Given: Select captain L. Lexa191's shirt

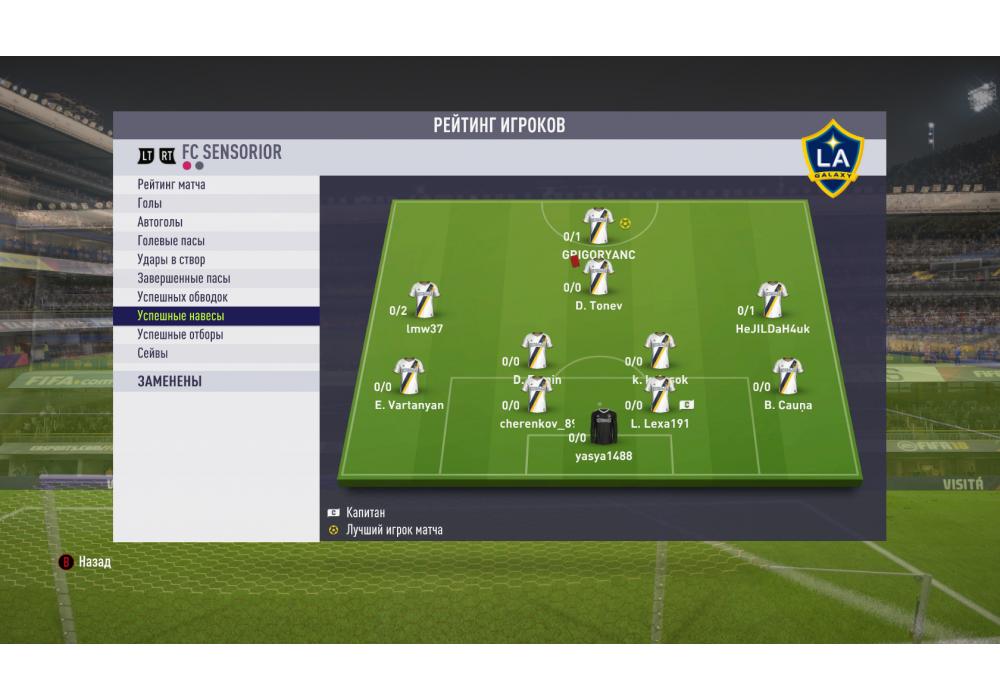Looking at the screenshot, I should point(661,396).
